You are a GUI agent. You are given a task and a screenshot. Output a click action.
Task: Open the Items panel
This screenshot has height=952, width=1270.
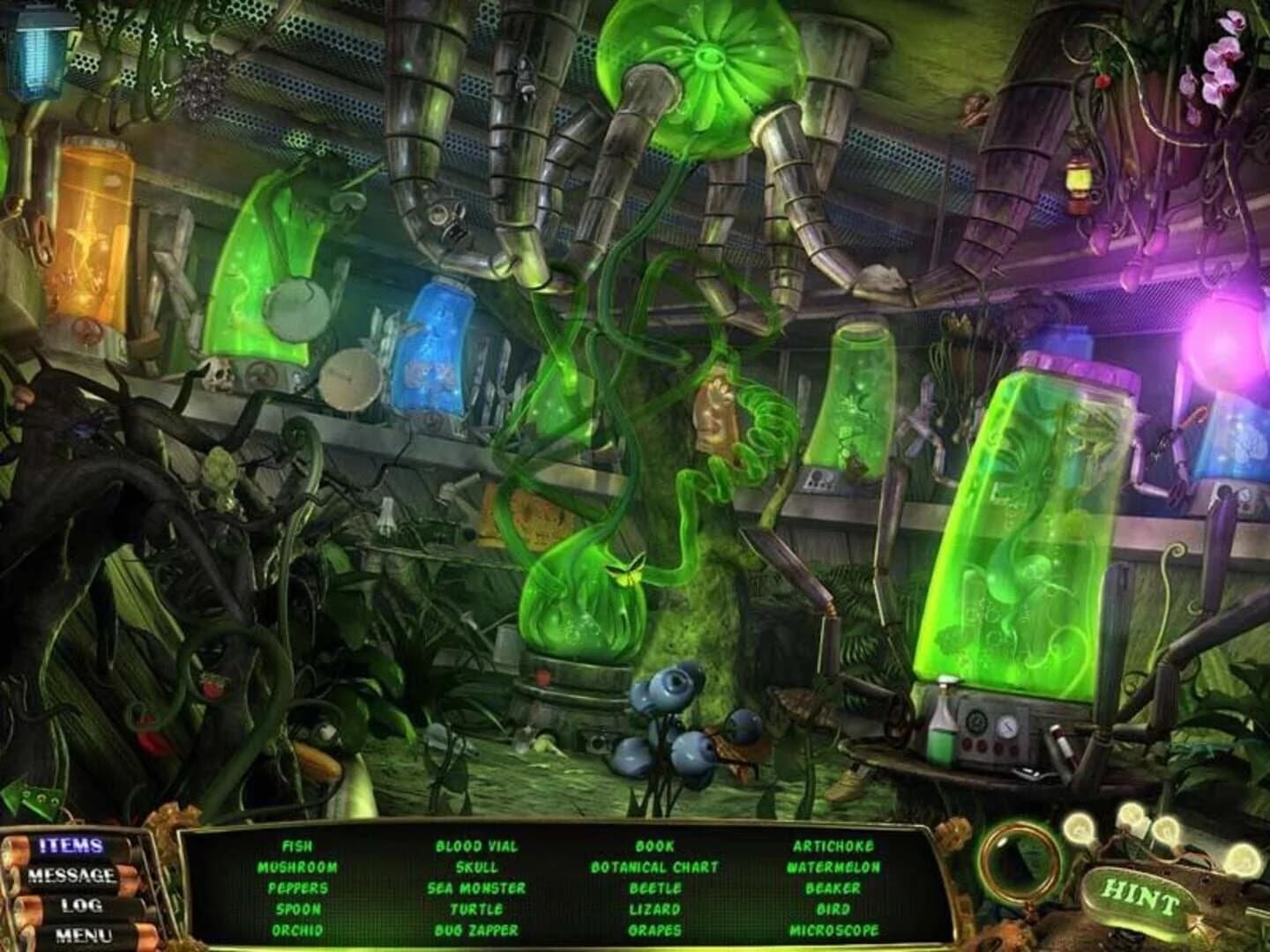tap(71, 847)
